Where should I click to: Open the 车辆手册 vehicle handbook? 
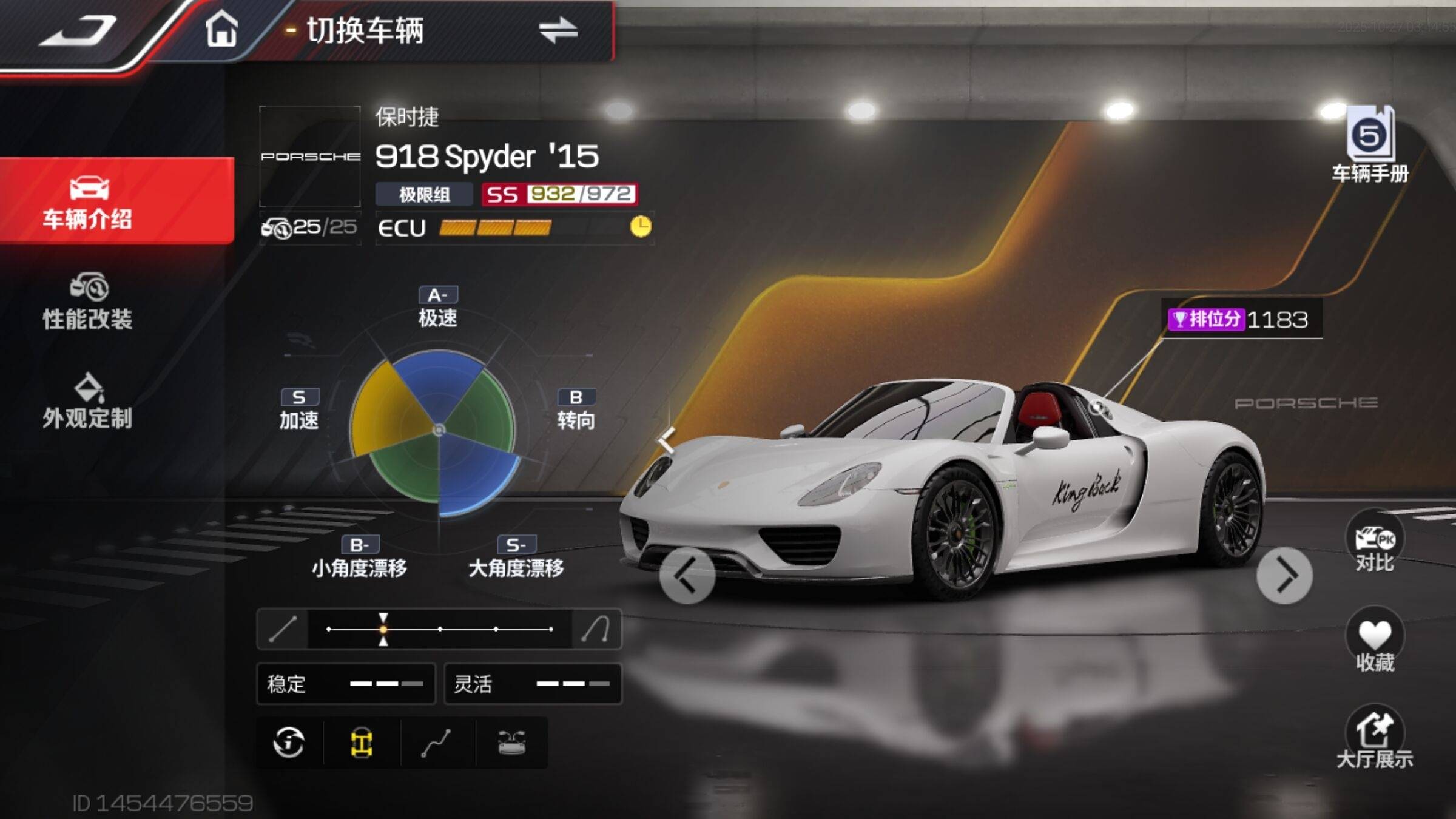(x=1370, y=146)
